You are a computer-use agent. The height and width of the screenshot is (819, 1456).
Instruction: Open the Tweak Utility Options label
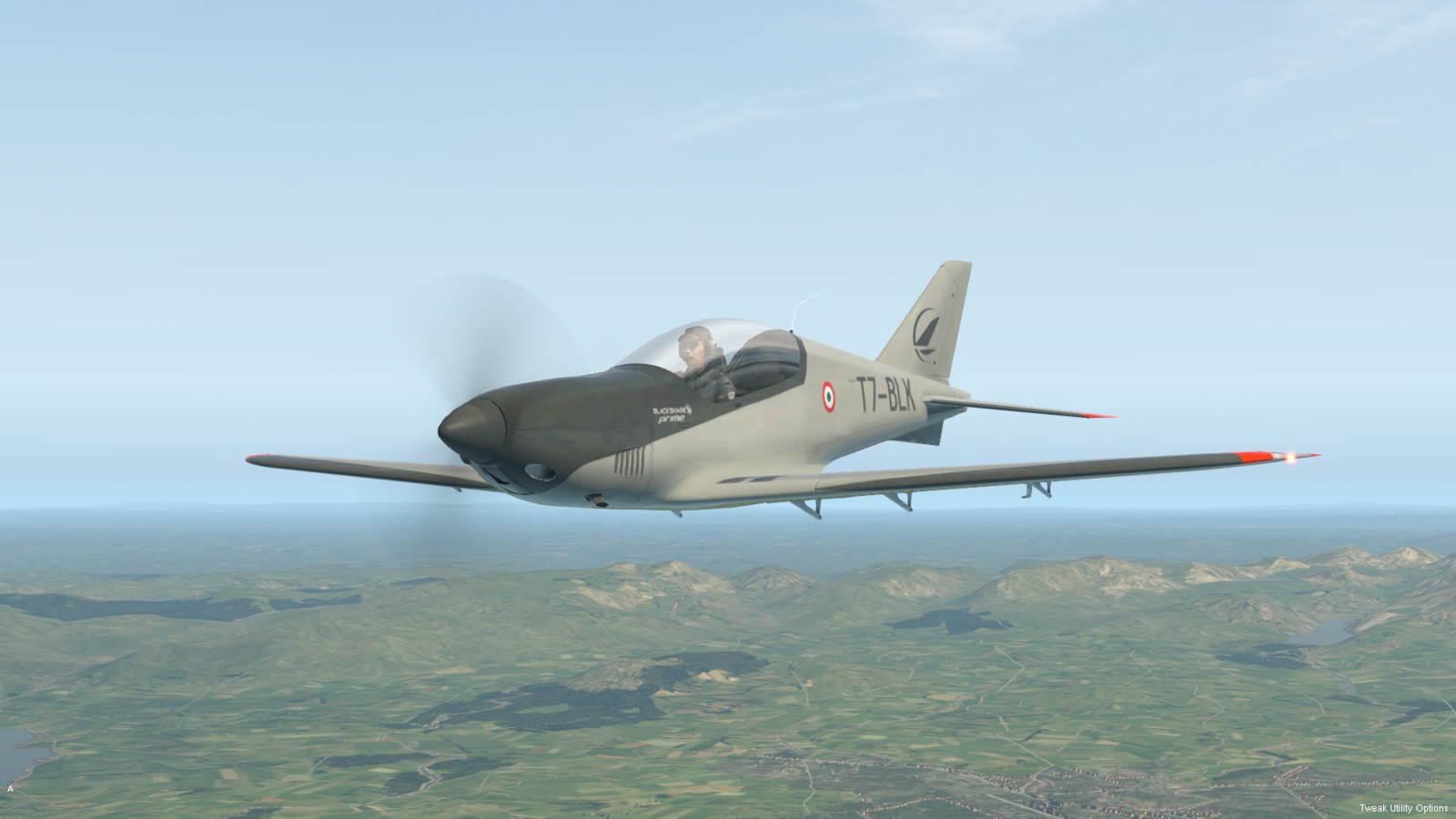pyautogui.click(x=1403, y=808)
